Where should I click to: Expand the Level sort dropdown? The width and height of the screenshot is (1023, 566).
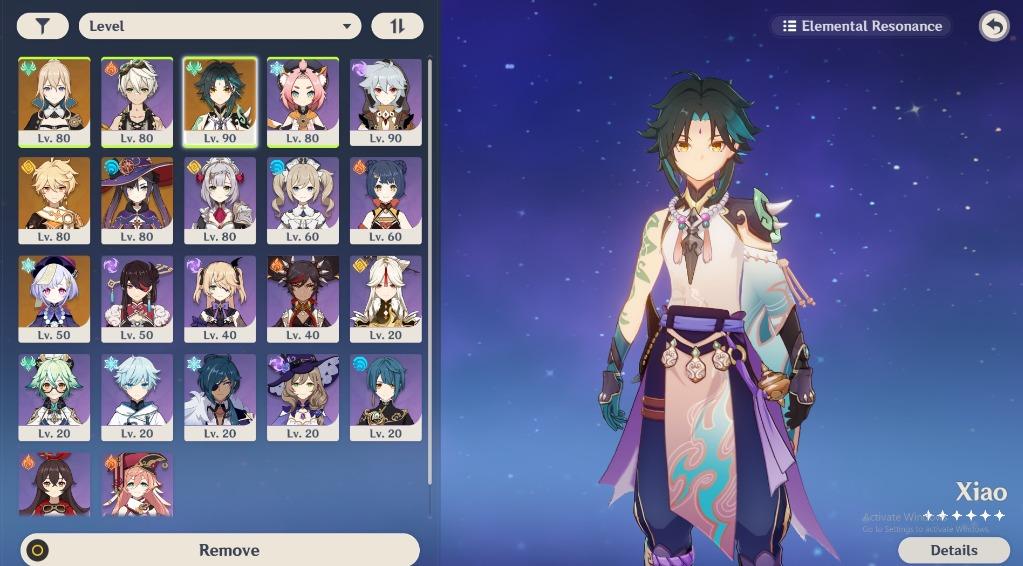click(x=219, y=26)
